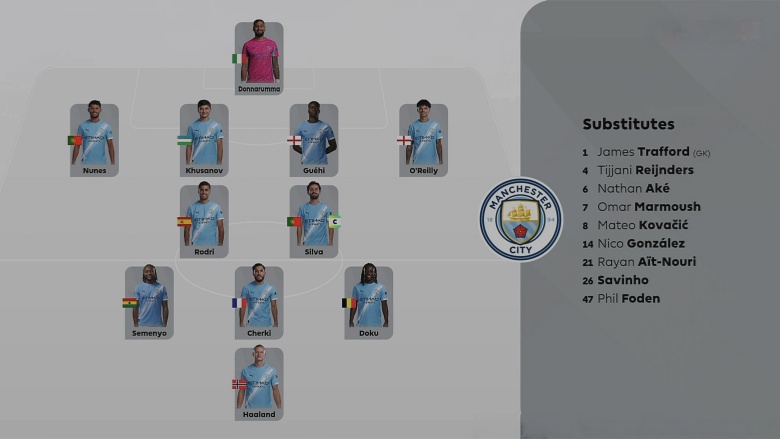Pick Rayan Aït-Nouri in the substitutes list

(646, 262)
